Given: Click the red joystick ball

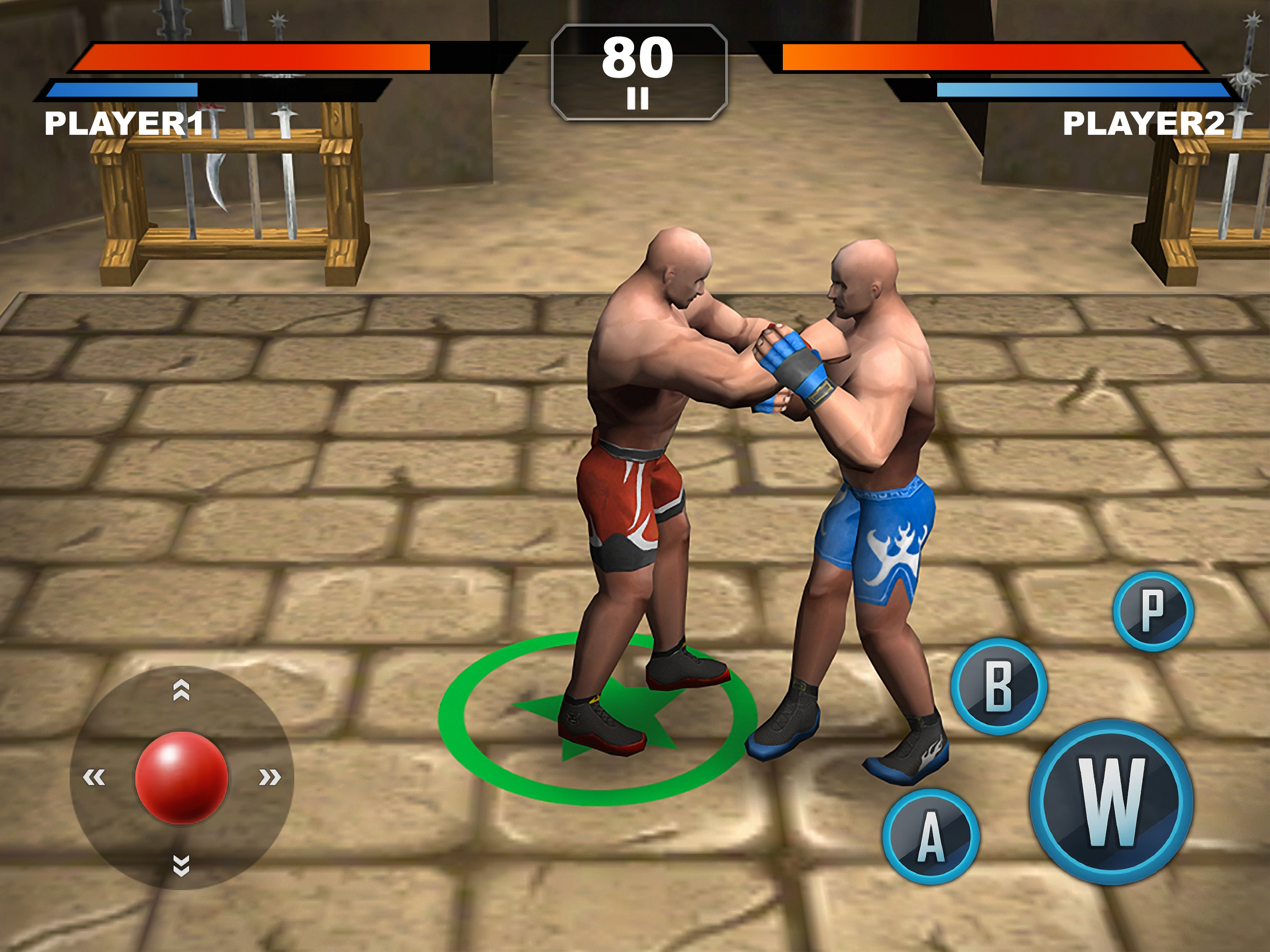Looking at the screenshot, I should click(181, 778).
